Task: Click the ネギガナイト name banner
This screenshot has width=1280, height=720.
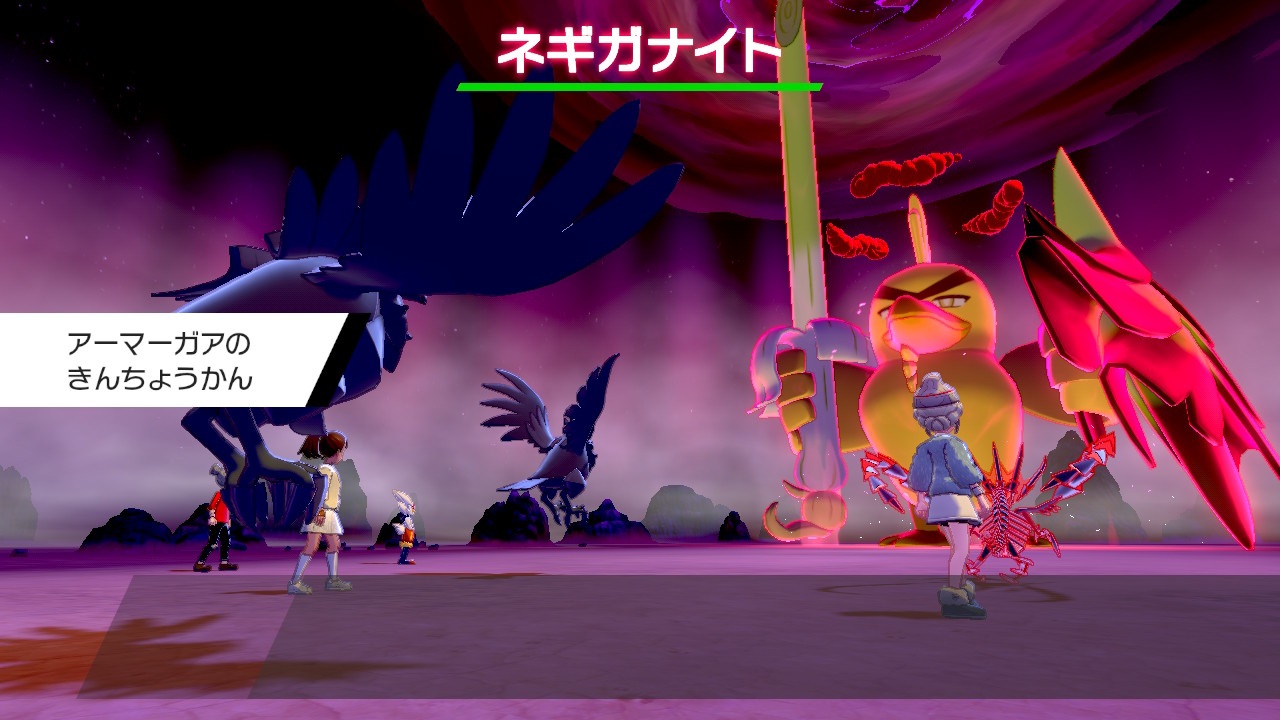Action: 638,47
